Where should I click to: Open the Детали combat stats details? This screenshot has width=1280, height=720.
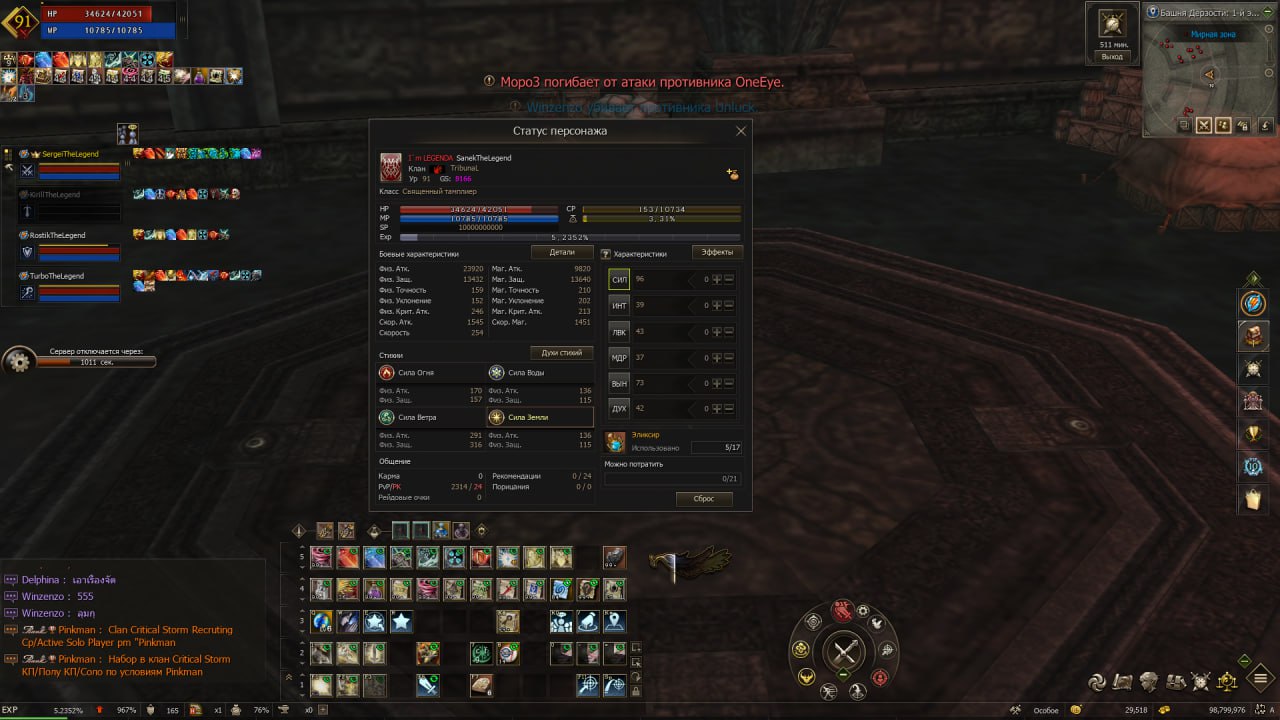pyautogui.click(x=562, y=253)
